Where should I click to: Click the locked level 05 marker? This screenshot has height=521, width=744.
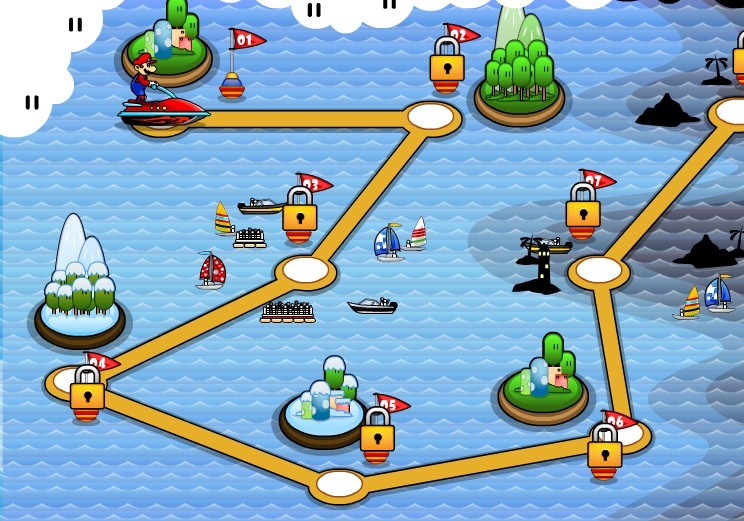(x=377, y=435)
